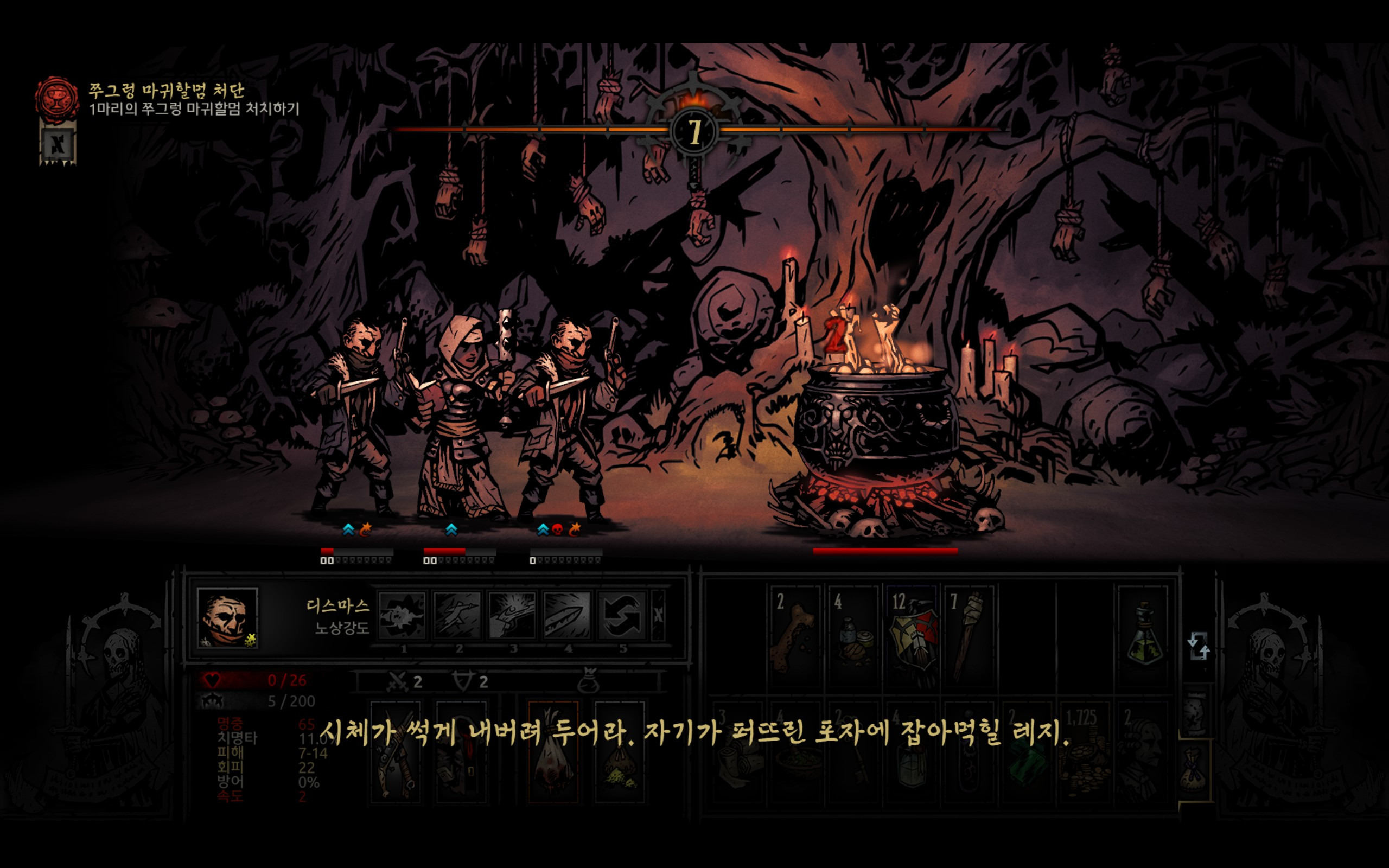Select the yellow powder pouch trinket
1389x868 pixels.
pos(620,751)
